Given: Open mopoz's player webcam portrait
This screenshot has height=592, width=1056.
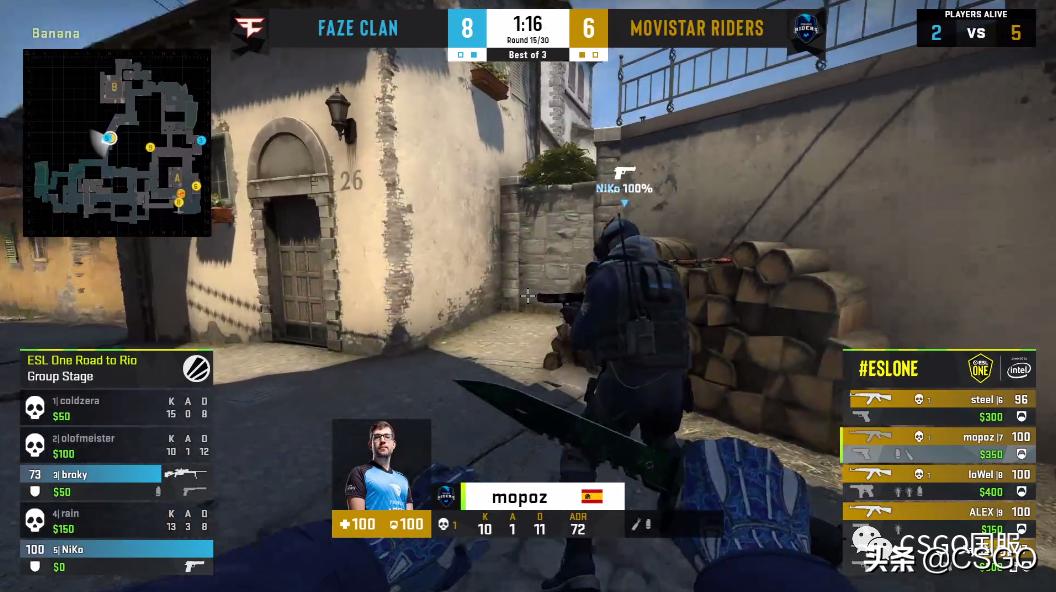Looking at the screenshot, I should (381, 465).
